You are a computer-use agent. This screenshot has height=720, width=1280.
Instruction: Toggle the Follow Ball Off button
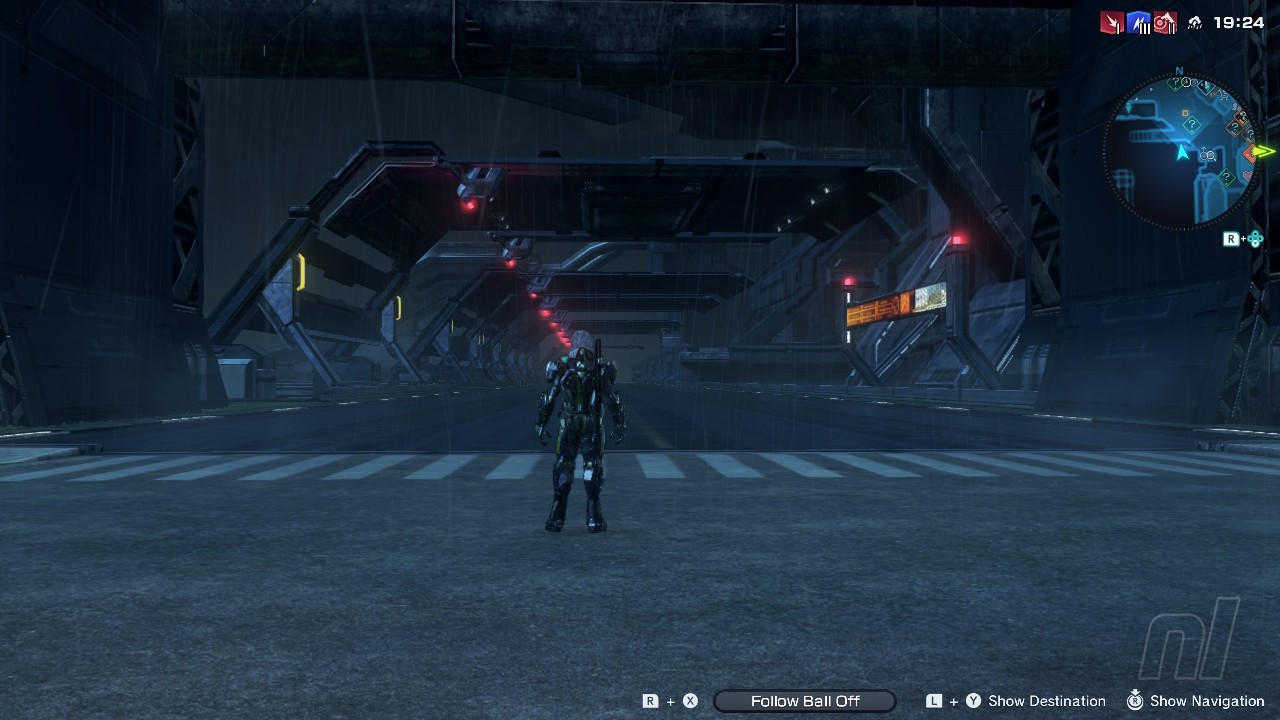[x=805, y=701]
